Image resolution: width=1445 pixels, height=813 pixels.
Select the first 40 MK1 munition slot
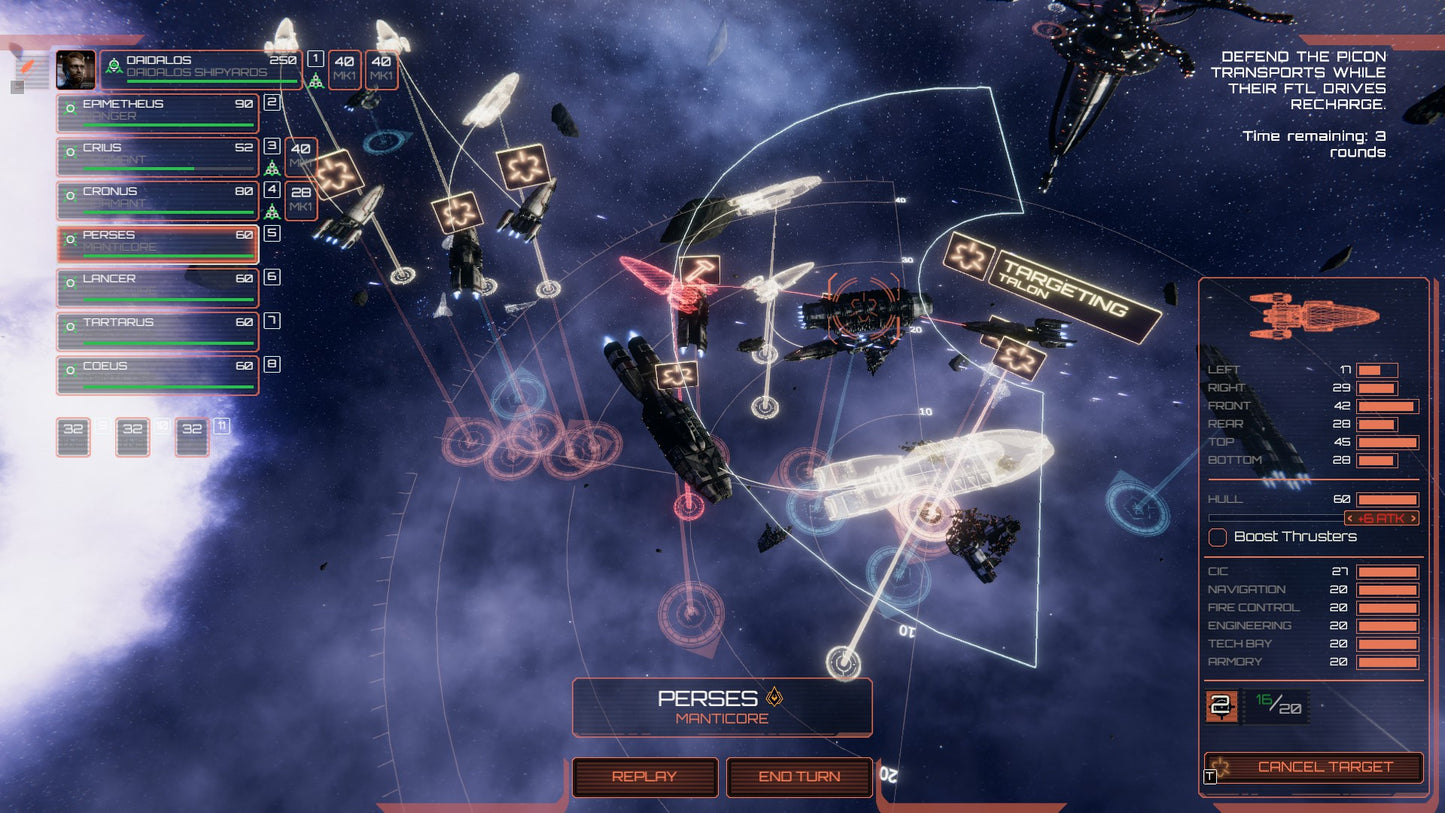tap(344, 70)
